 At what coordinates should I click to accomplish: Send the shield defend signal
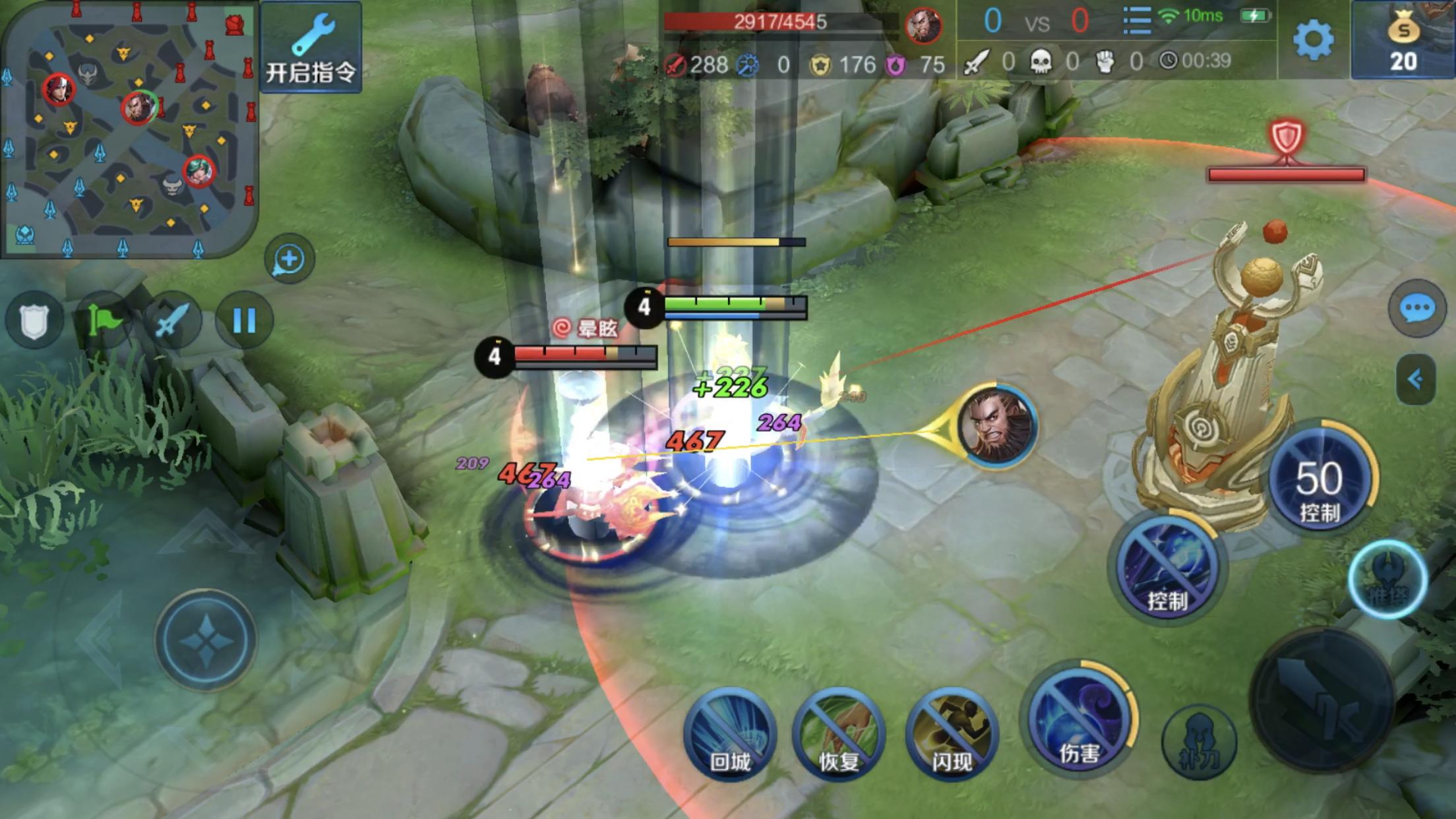click(x=34, y=321)
